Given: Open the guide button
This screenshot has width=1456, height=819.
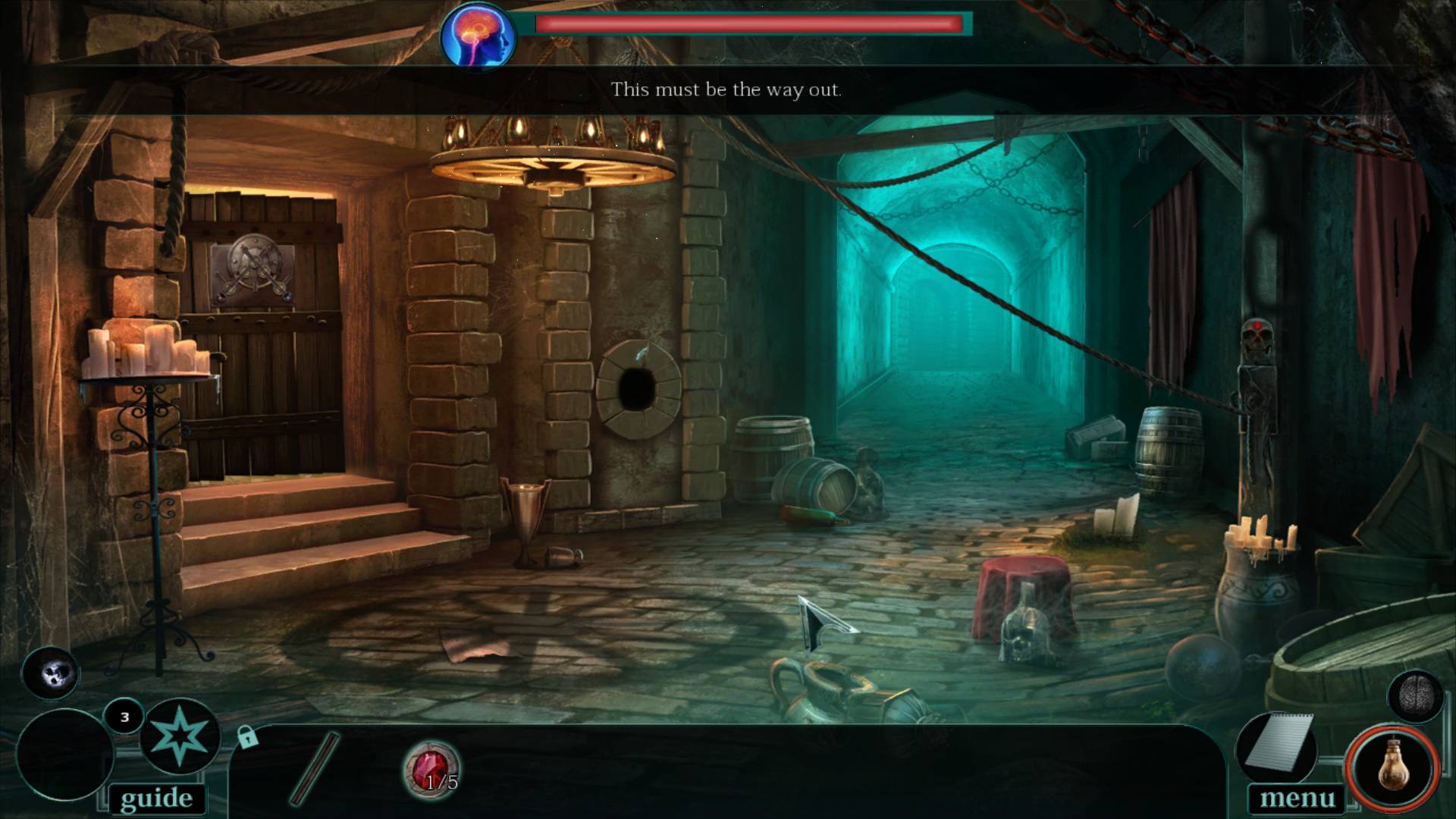Looking at the screenshot, I should 156,799.
